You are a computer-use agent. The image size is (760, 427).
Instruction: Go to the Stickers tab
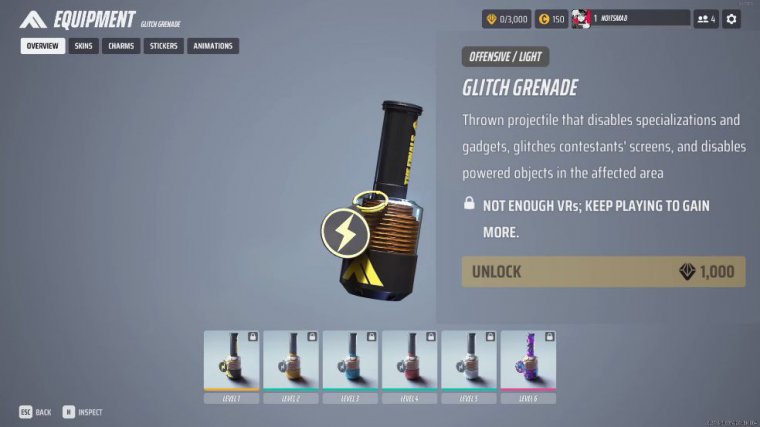pos(163,46)
